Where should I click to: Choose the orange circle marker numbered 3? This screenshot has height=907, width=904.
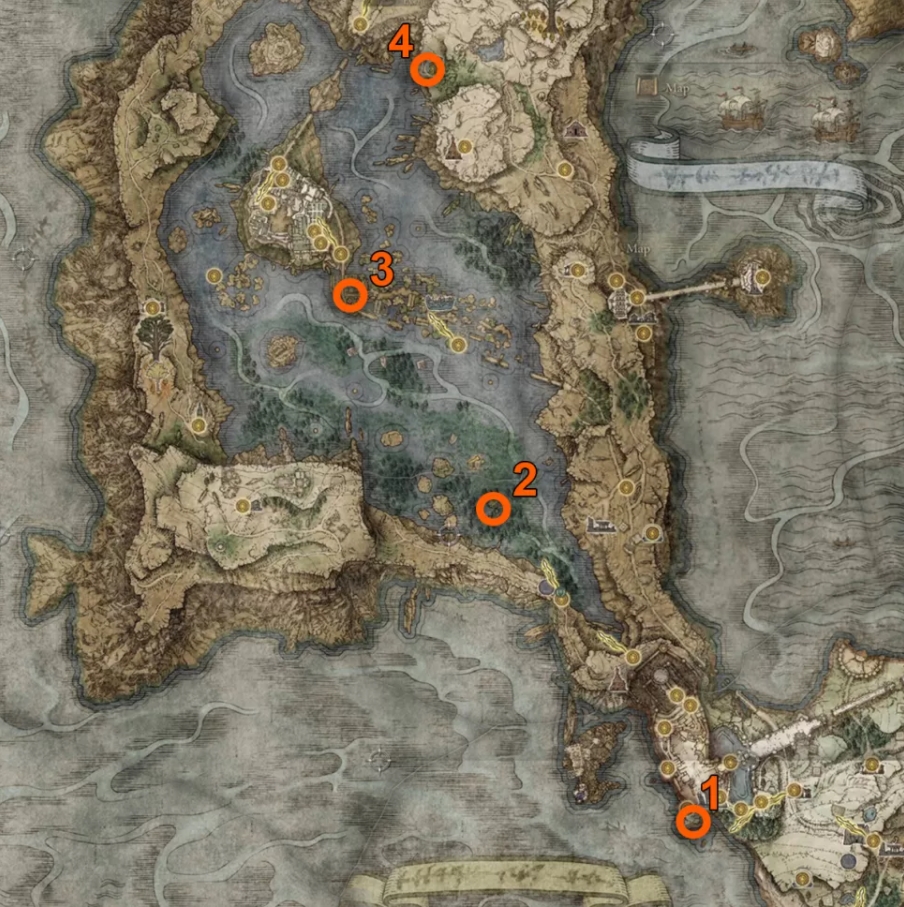[x=349, y=295]
